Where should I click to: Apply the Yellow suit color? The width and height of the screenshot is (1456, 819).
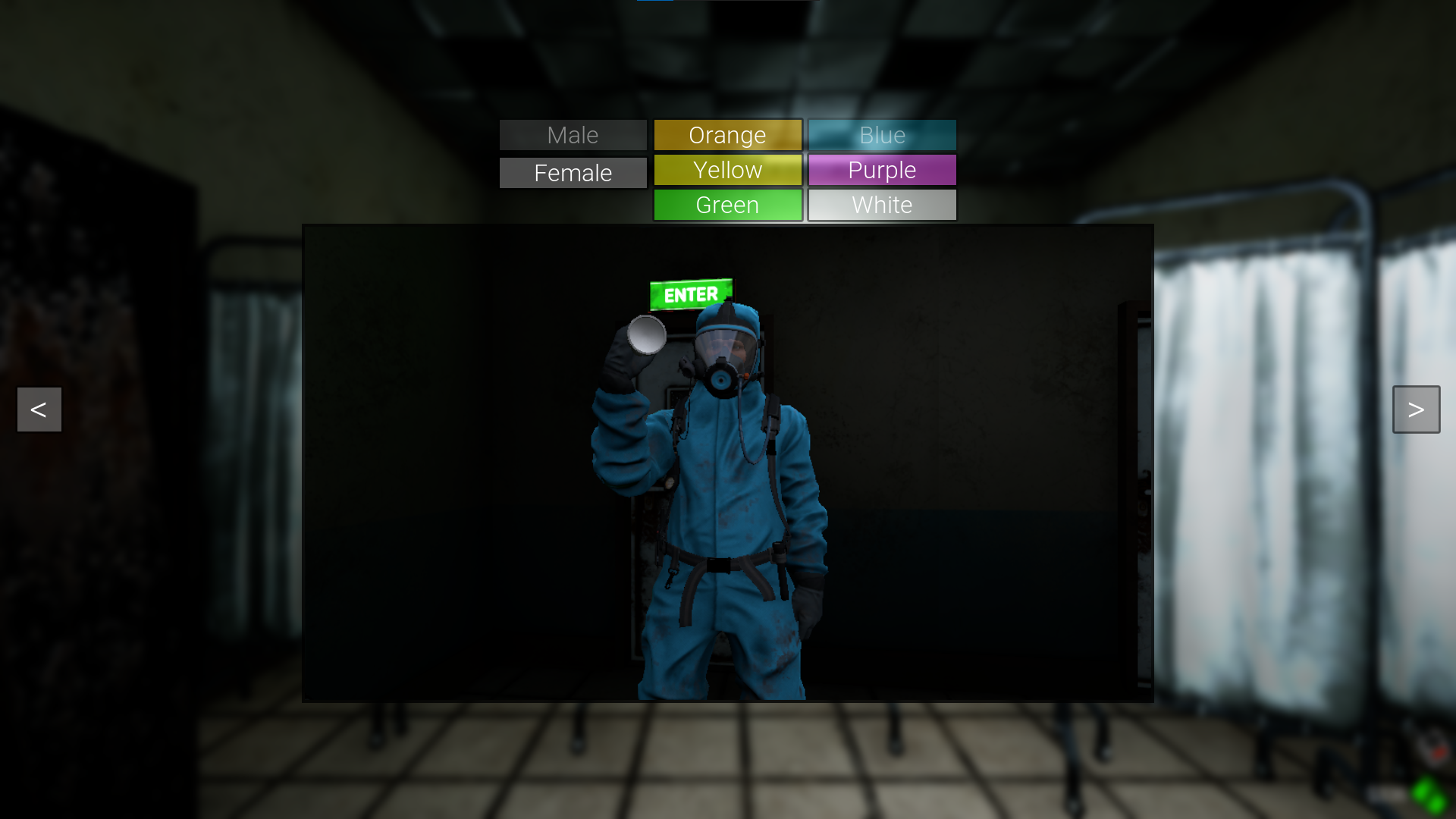[x=727, y=170]
